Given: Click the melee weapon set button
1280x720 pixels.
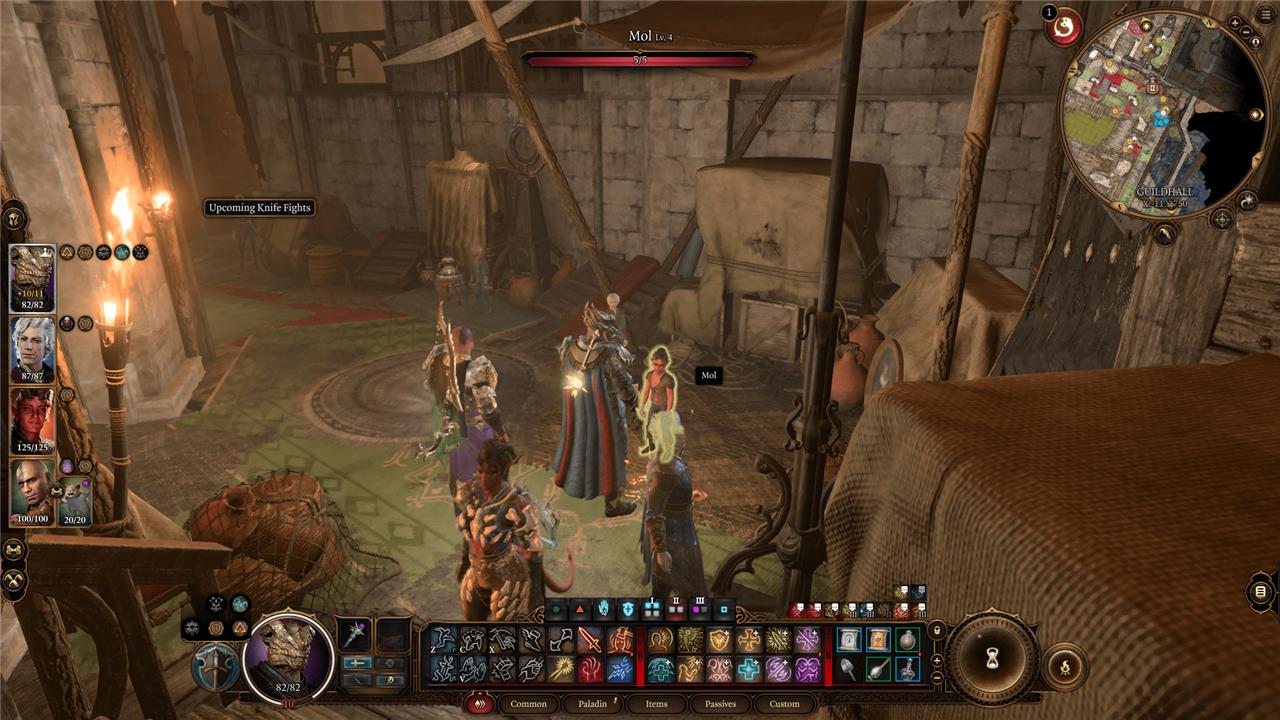Looking at the screenshot, I should [x=357, y=662].
